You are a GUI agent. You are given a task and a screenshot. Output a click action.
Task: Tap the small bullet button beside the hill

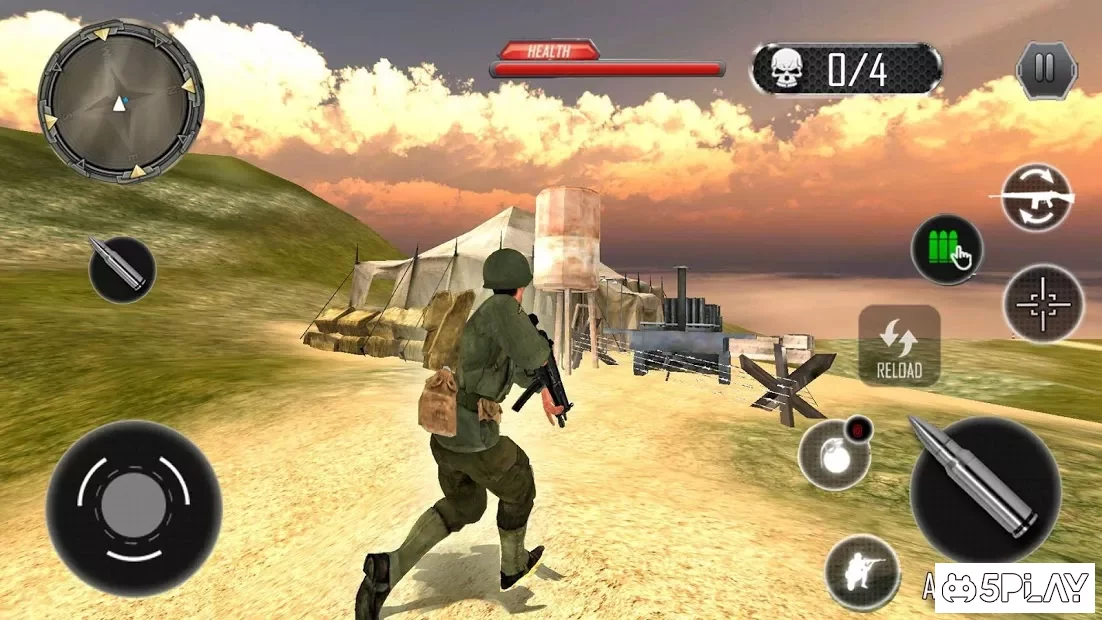122,269
